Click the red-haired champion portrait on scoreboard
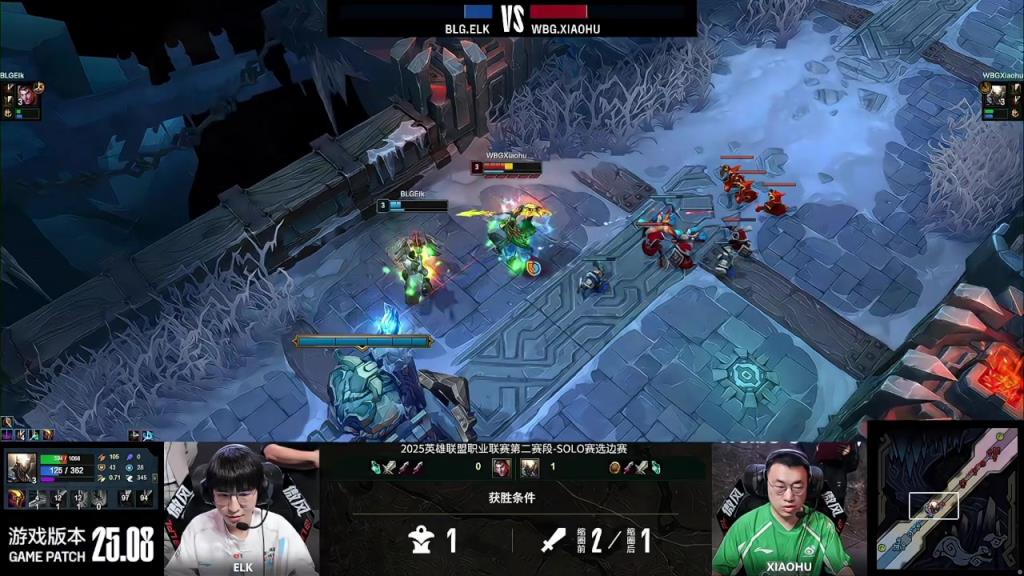 pyautogui.click(x=501, y=467)
